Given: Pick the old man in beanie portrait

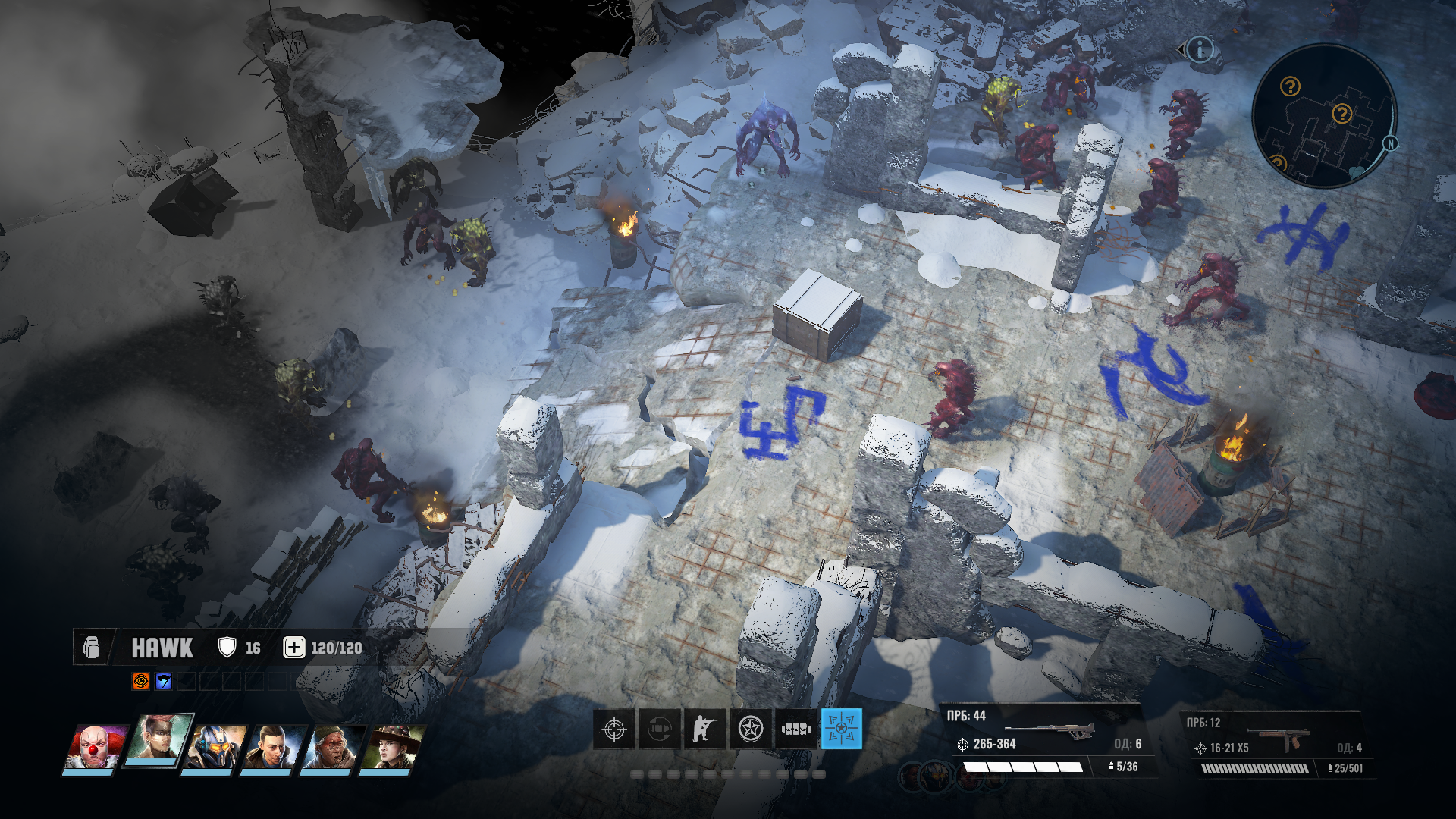Looking at the screenshot, I should [x=331, y=748].
